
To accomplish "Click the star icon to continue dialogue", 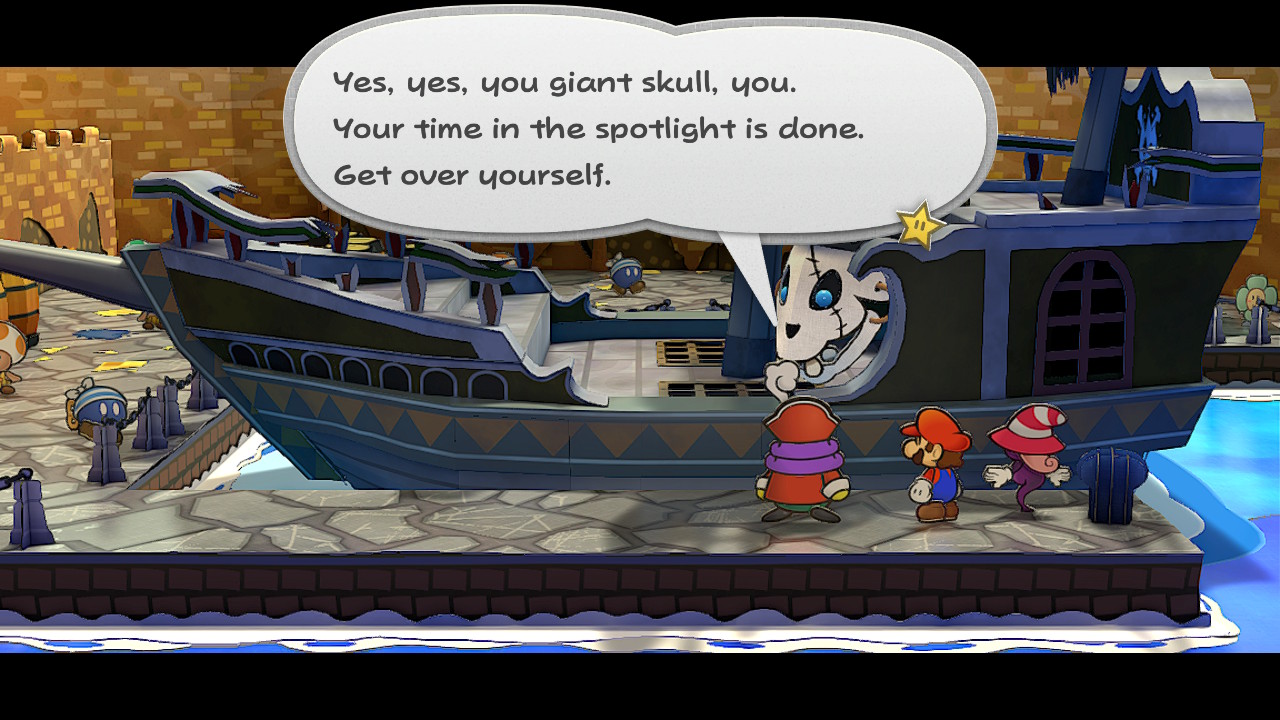I will (919, 226).
